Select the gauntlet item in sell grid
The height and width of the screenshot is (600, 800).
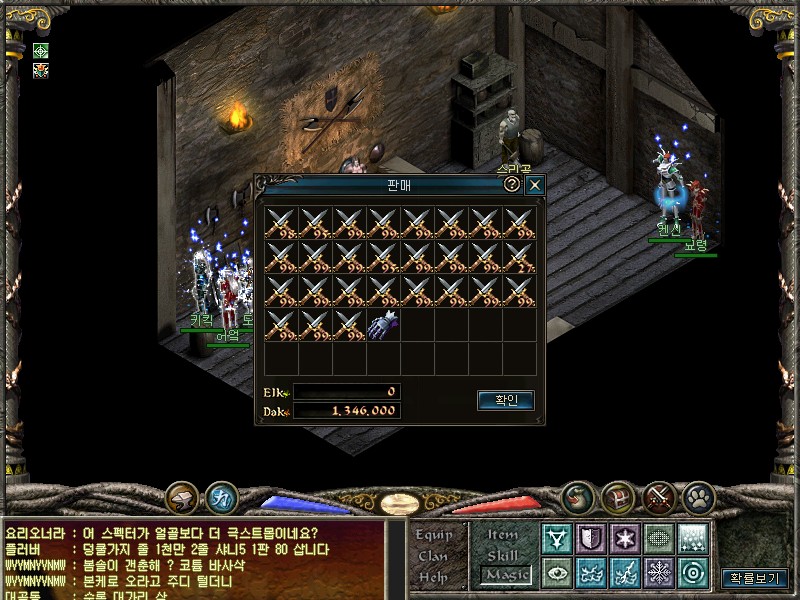383,325
